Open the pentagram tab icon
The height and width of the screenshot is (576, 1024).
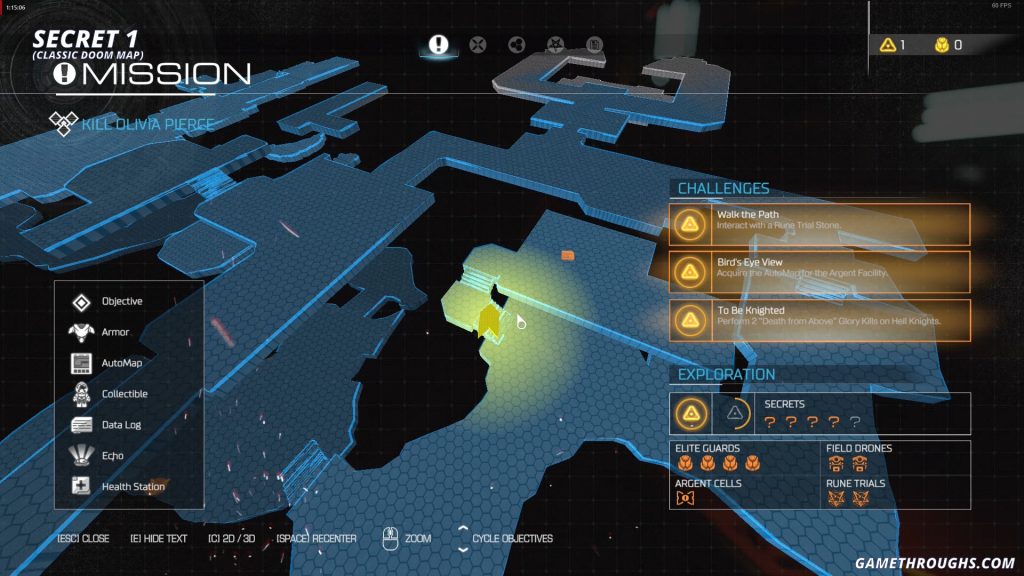click(555, 44)
